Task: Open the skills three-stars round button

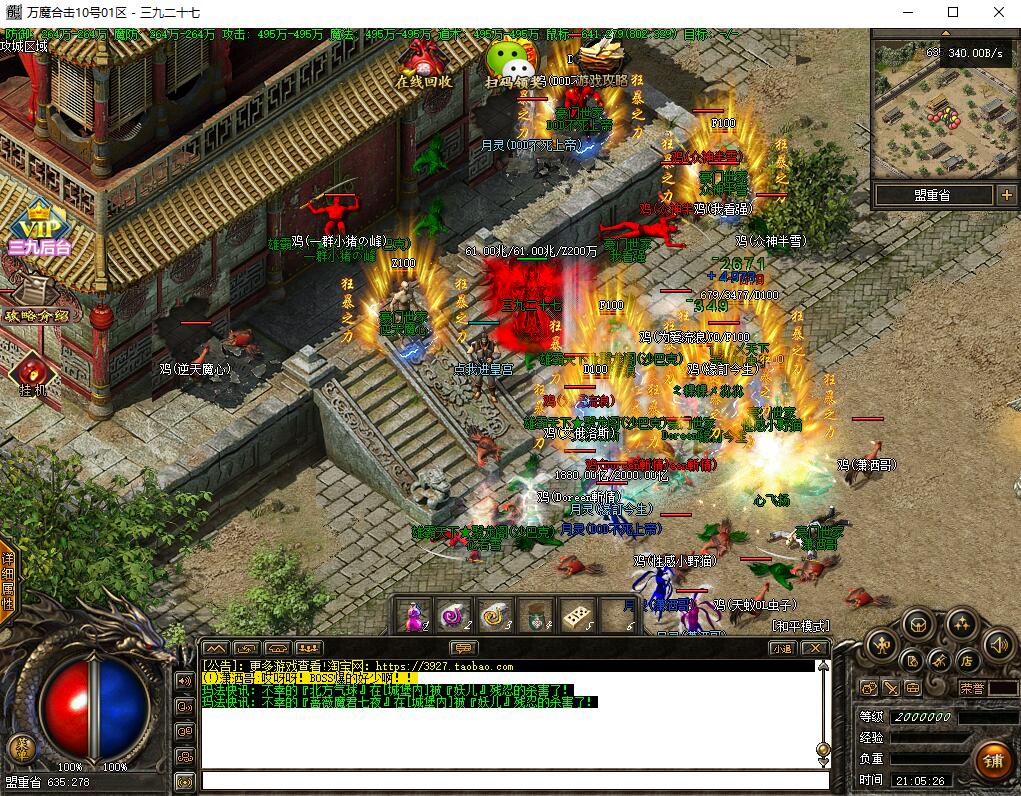Action: point(960,625)
